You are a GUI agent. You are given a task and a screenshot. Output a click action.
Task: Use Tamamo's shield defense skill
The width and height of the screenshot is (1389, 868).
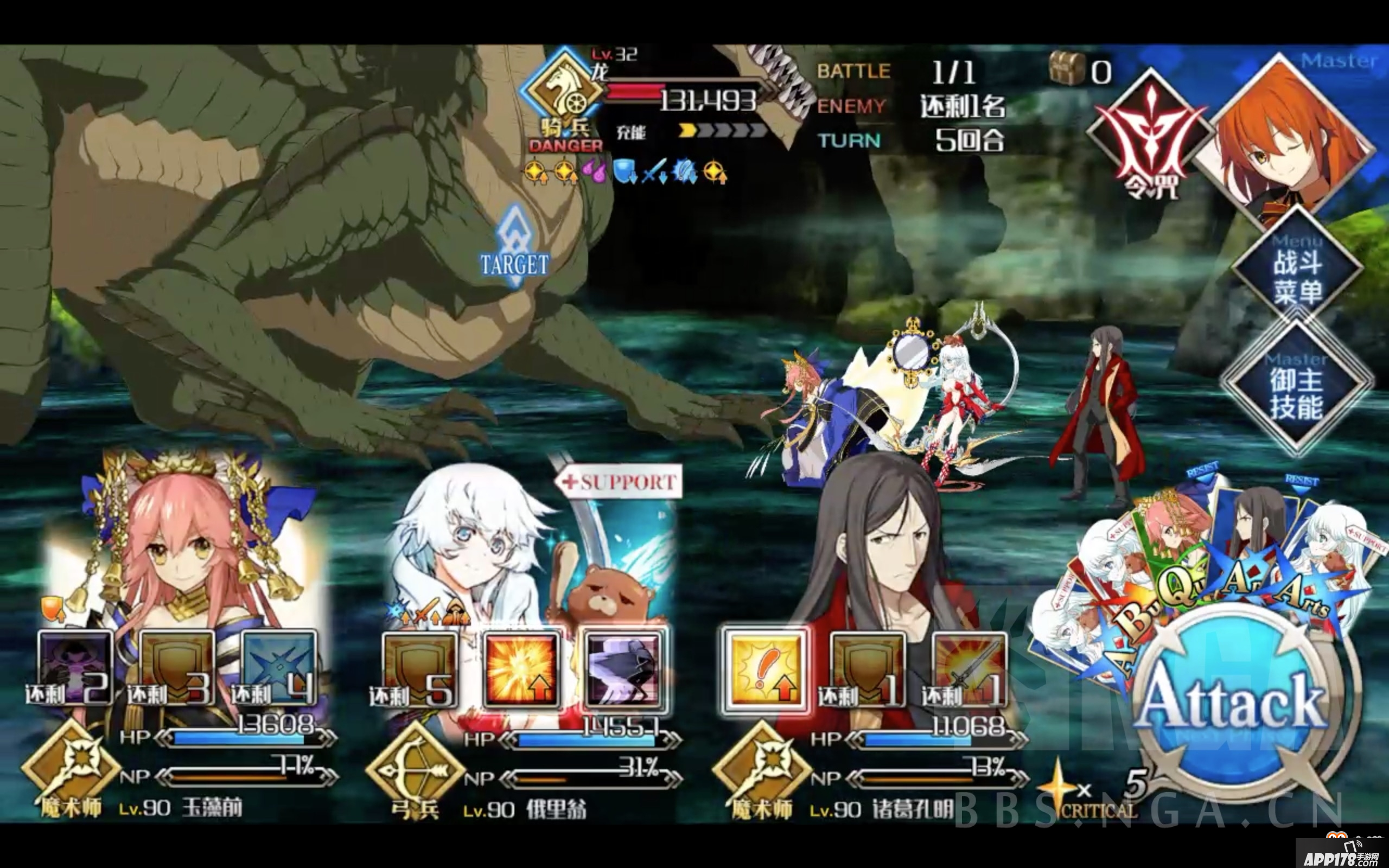click(x=178, y=666)
